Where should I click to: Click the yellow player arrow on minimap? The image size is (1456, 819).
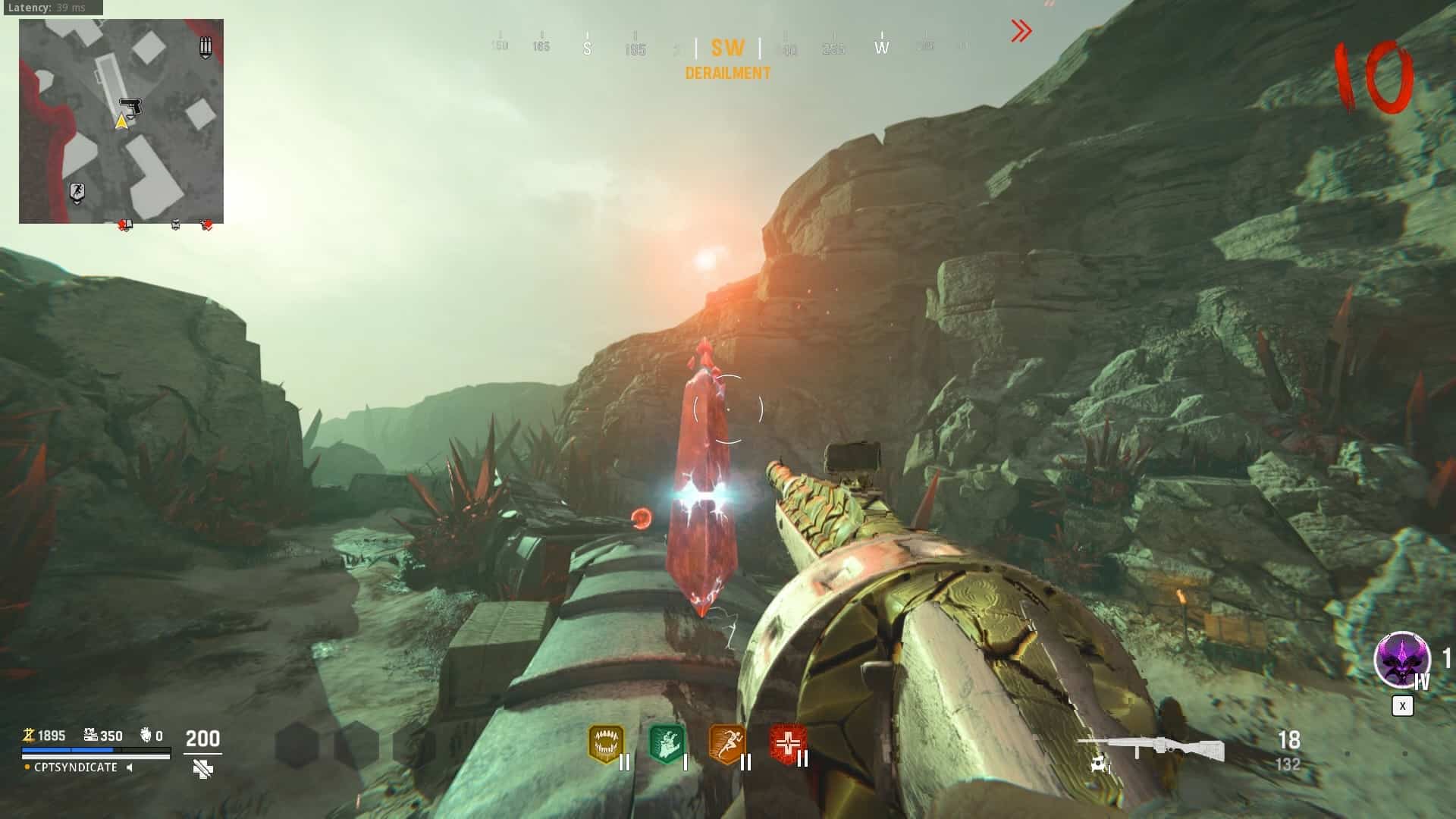pyautogui.click(x=121, y=121)
